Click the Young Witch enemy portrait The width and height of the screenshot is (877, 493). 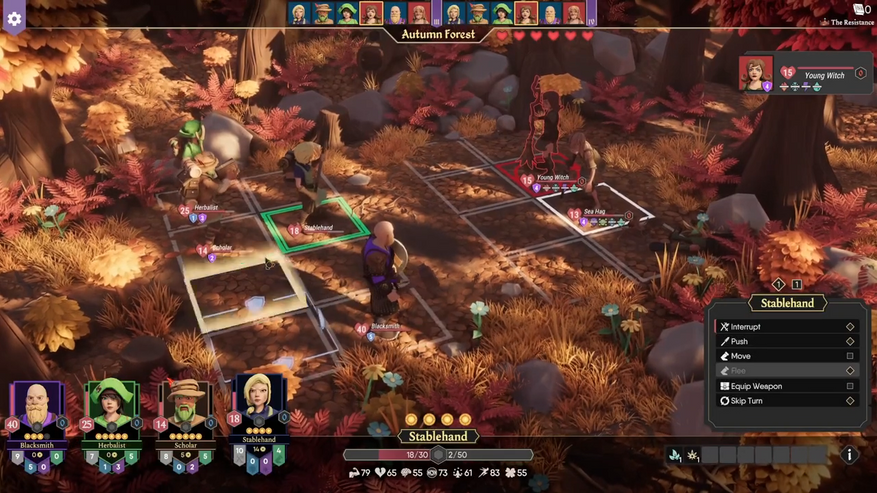tap(755, 74)
